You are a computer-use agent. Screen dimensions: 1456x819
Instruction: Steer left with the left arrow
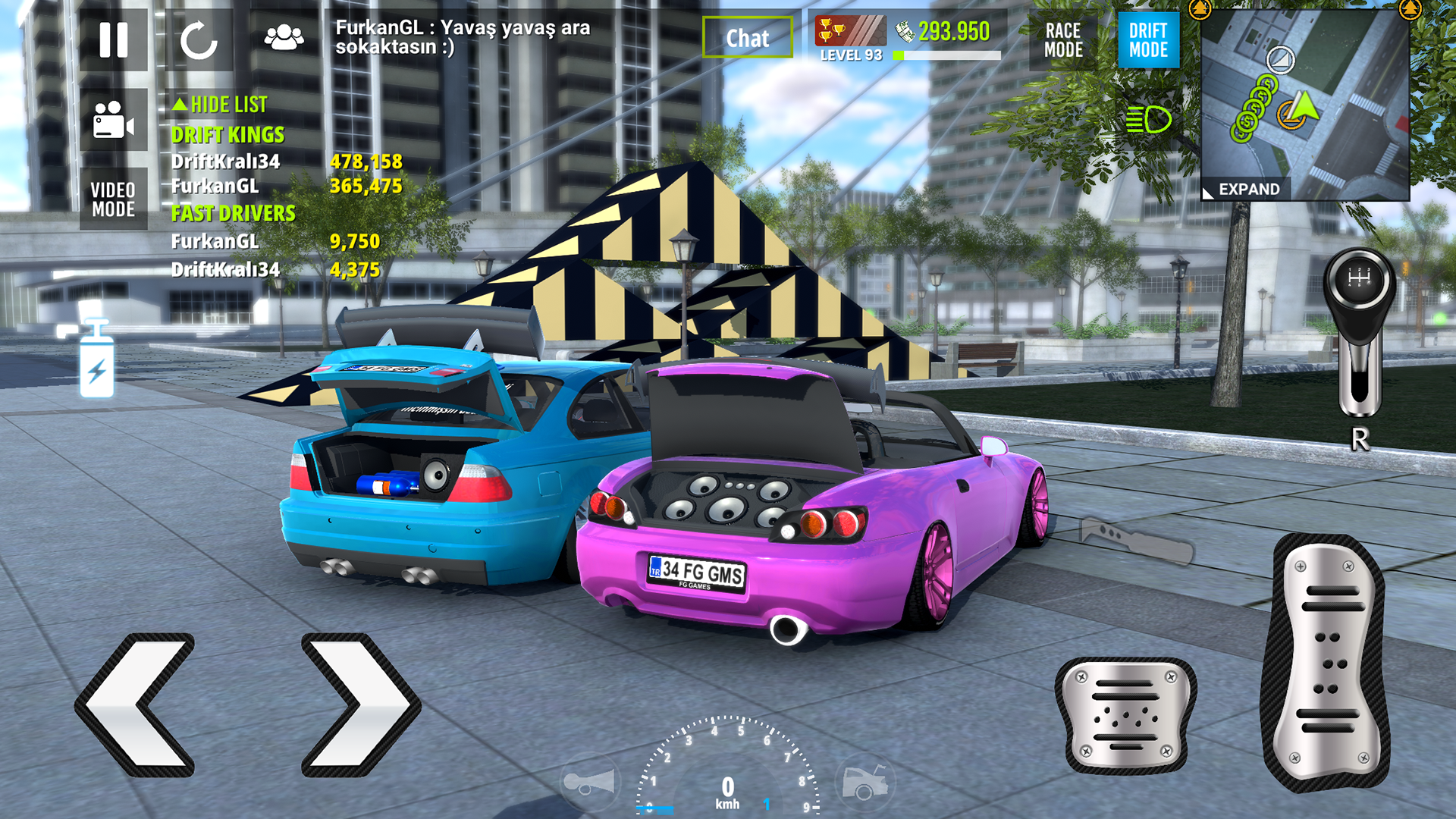136,704
